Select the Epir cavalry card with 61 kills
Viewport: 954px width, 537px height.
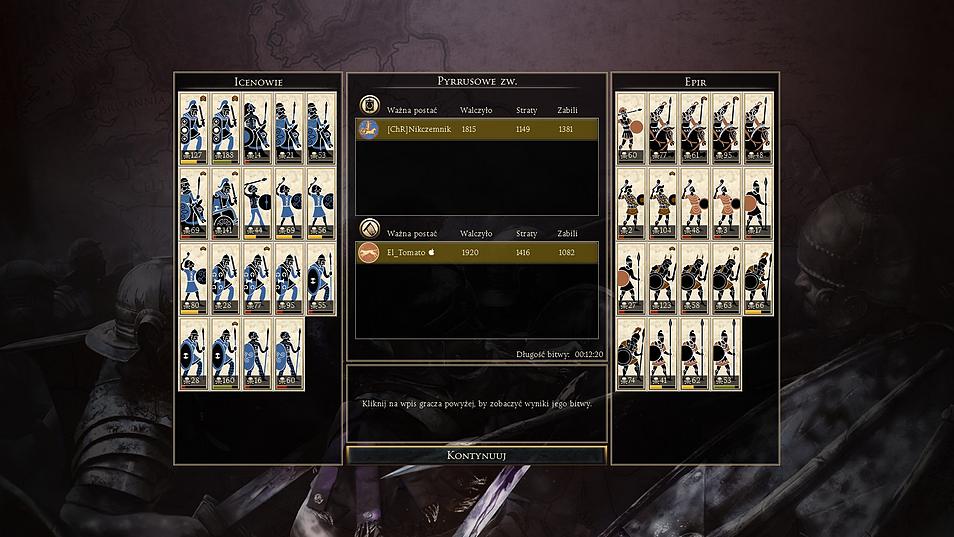[694, 128]
